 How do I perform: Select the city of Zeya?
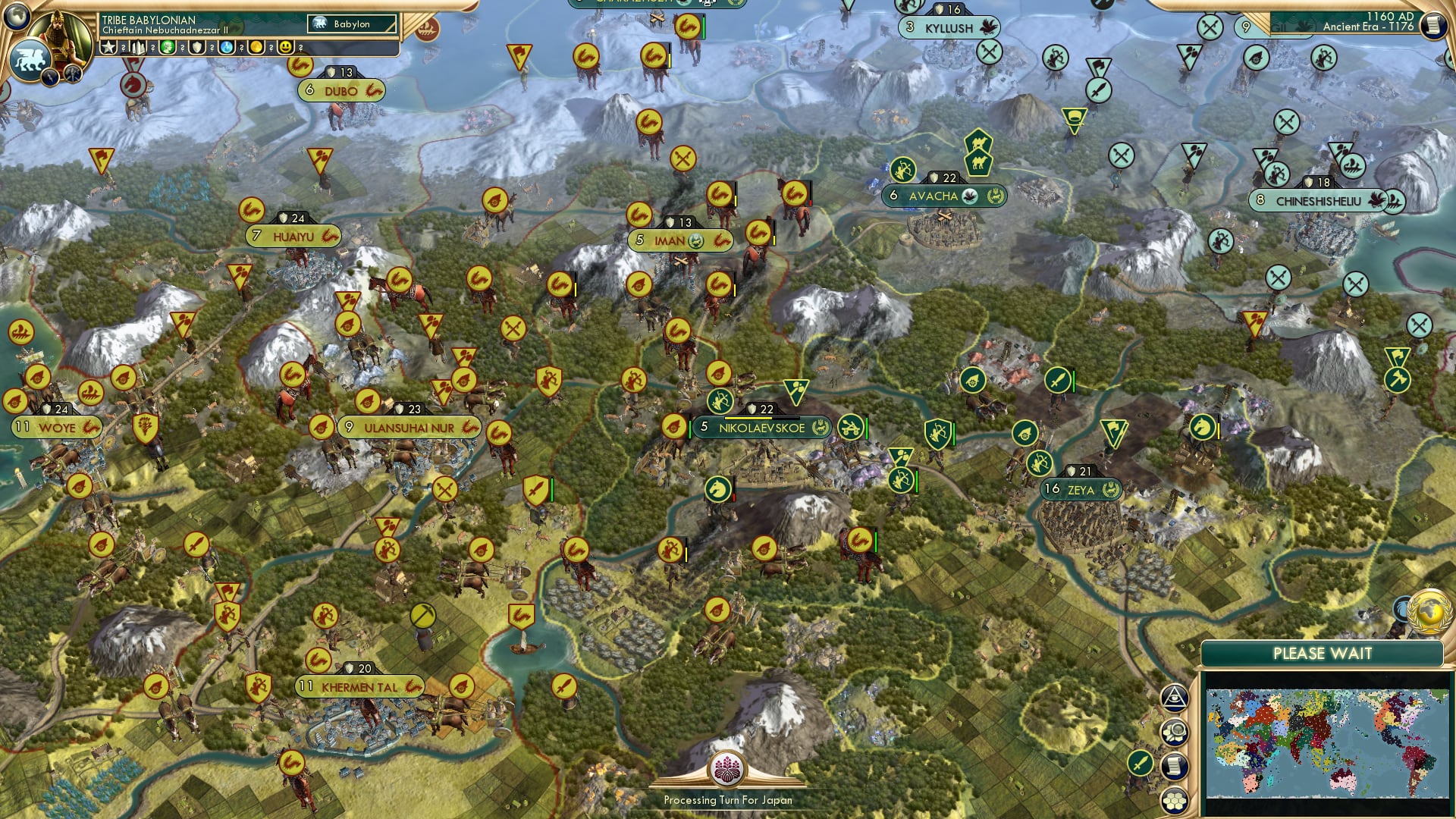pyautogui.click(x=1082, y=489)
